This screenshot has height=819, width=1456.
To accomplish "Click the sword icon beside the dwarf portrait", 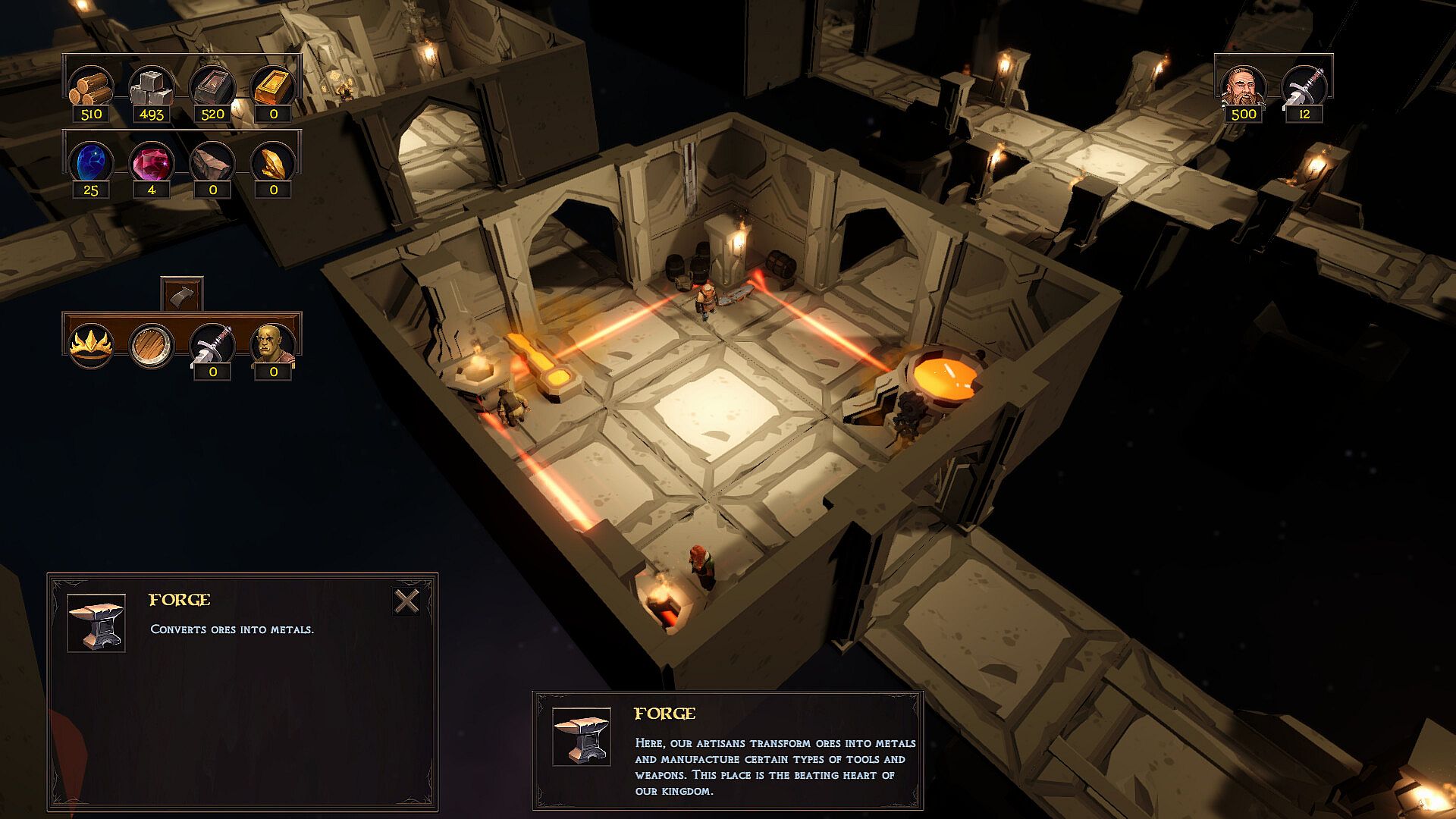I will pos(1304,86).
